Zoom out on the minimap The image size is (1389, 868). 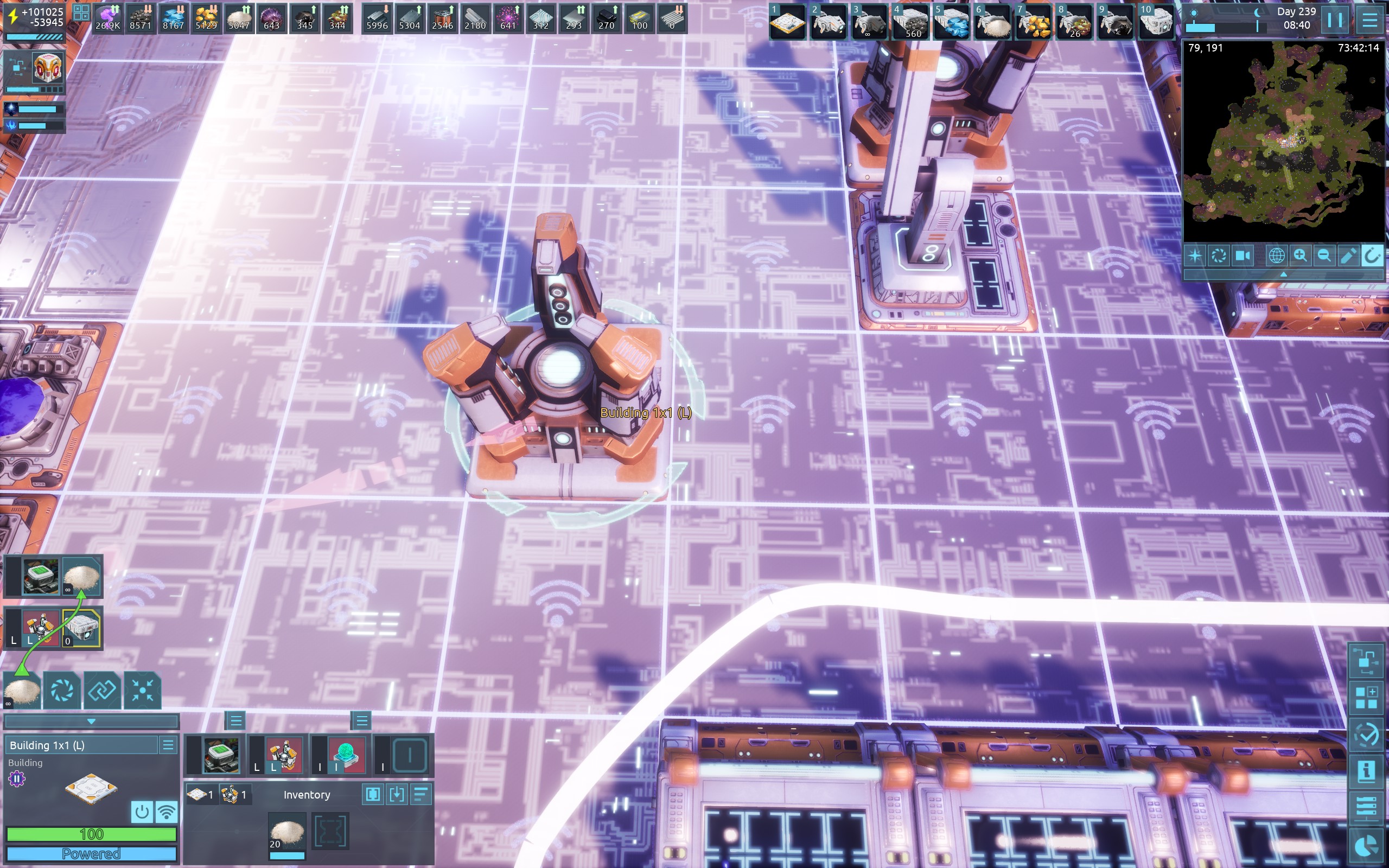click(1323, 256)
